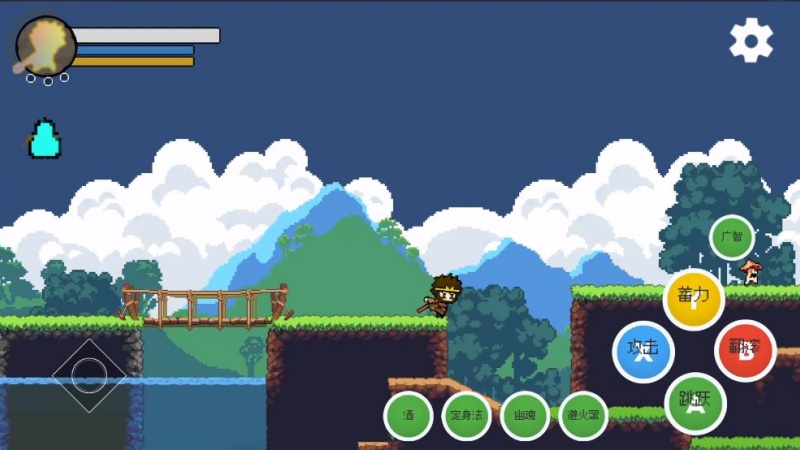Tap the virtual movement joystick
Screen dimensions: 800x450
click(x=89, y=374)
